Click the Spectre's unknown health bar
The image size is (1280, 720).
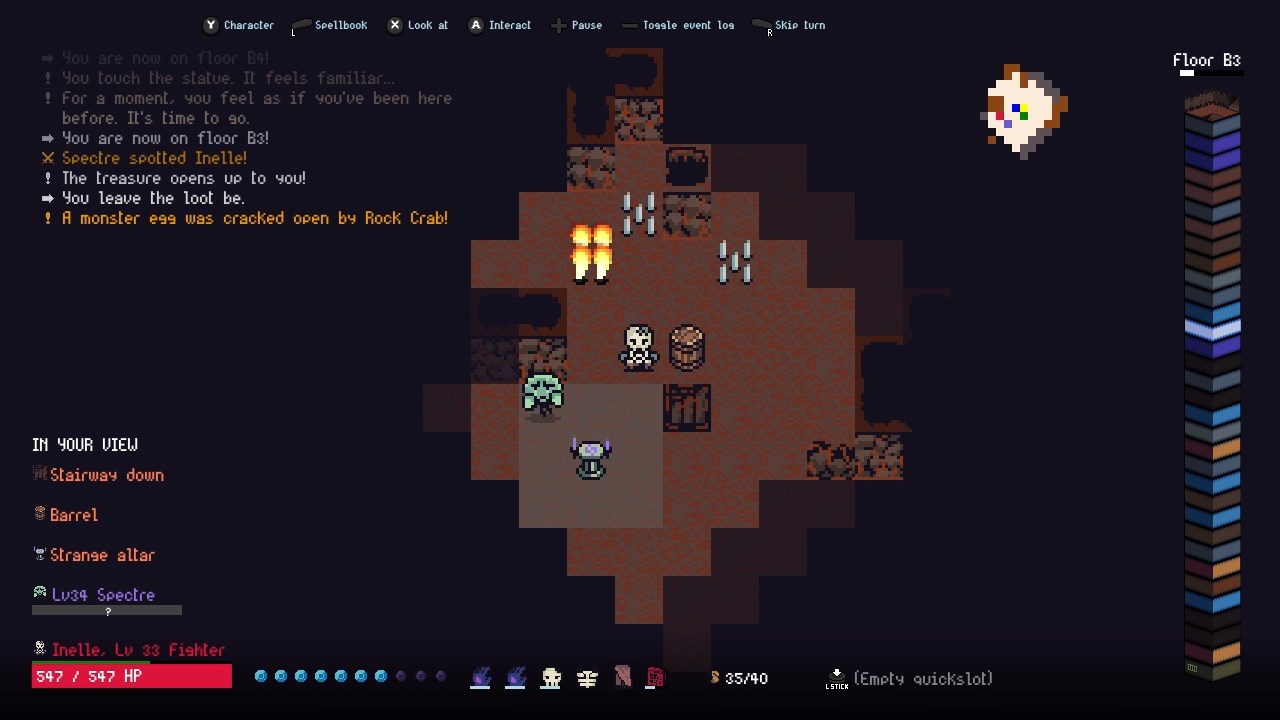[107, 609]
